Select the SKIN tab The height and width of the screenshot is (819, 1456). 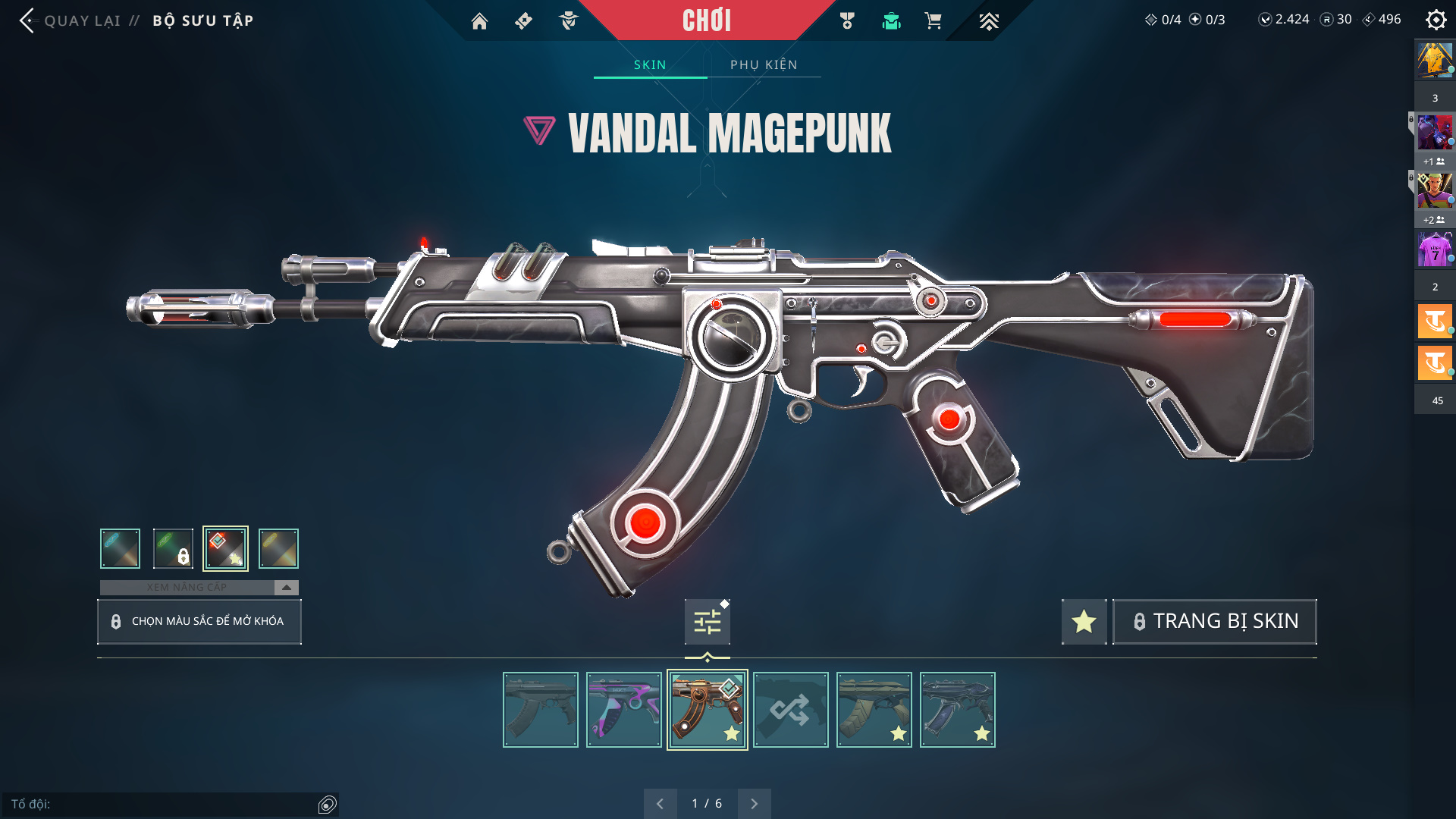click(x=650, y=64)
